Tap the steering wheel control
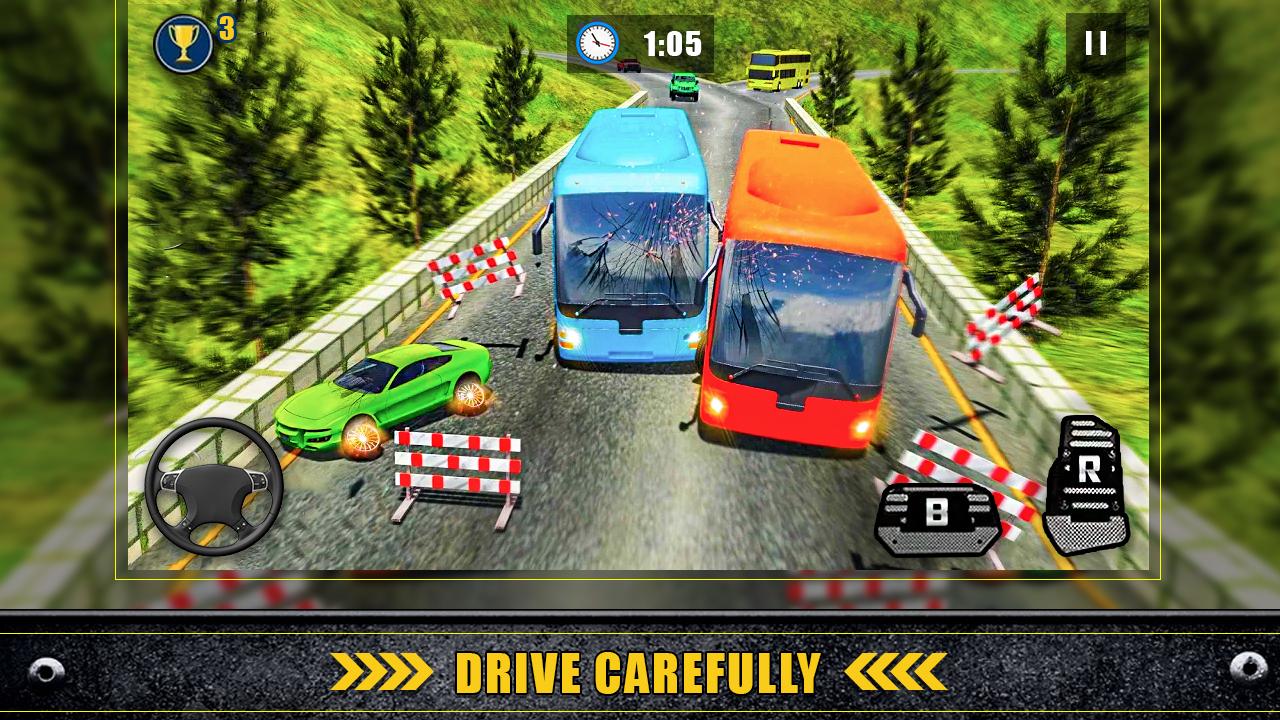 click(213, 487)
